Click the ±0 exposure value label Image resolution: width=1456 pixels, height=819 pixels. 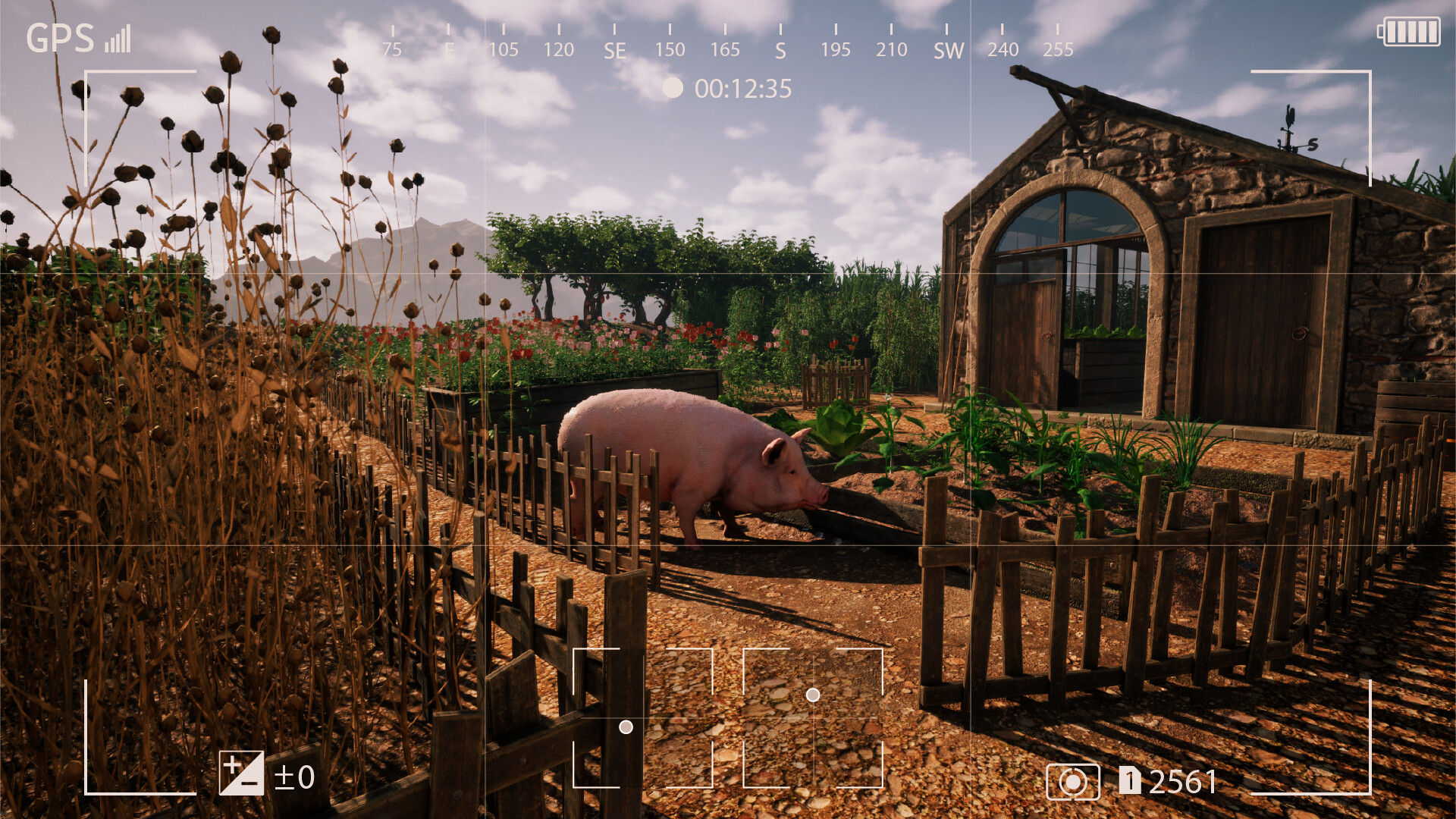tap(294, 778)
